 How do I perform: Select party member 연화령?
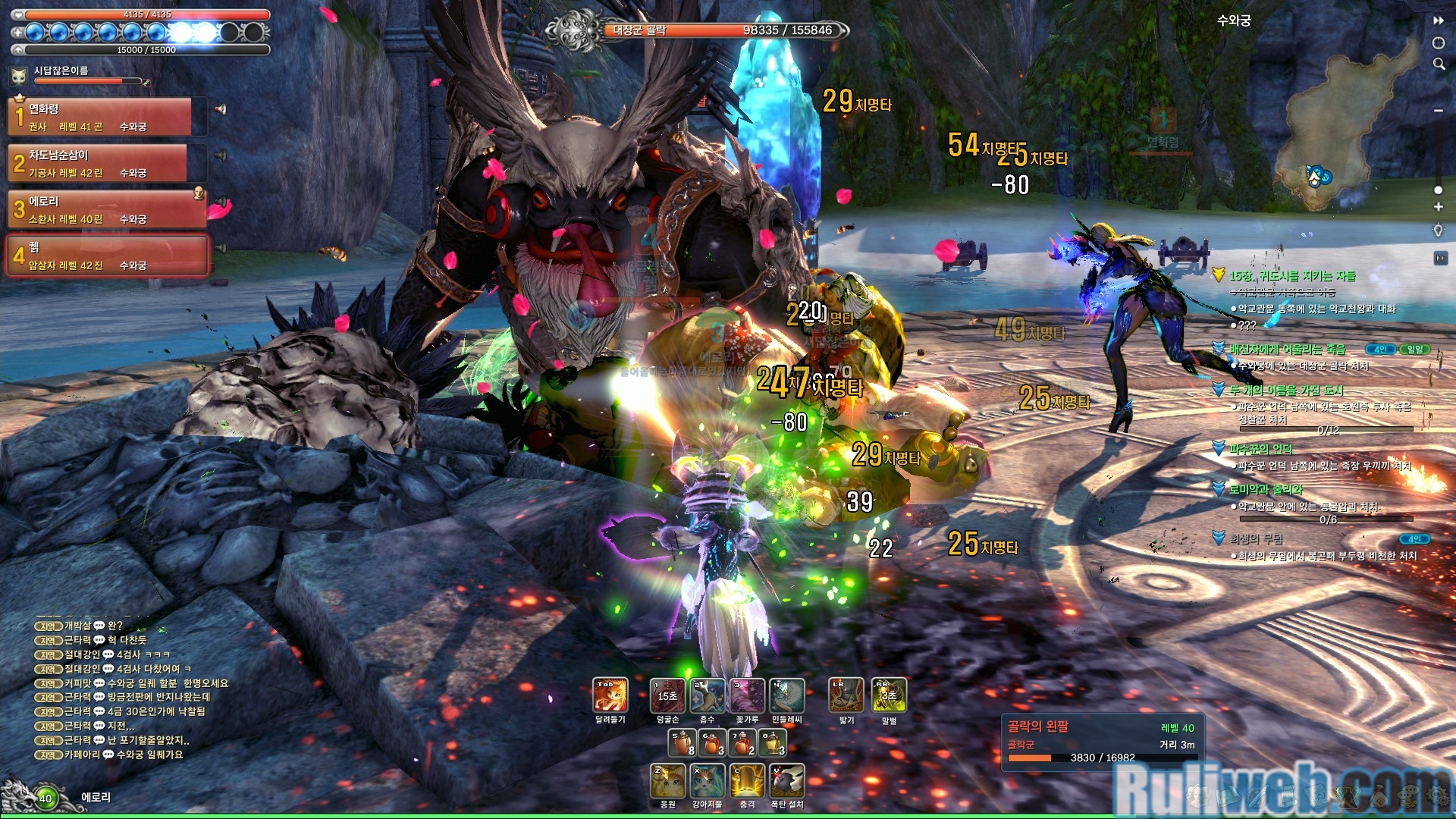(x=99, y=117)
